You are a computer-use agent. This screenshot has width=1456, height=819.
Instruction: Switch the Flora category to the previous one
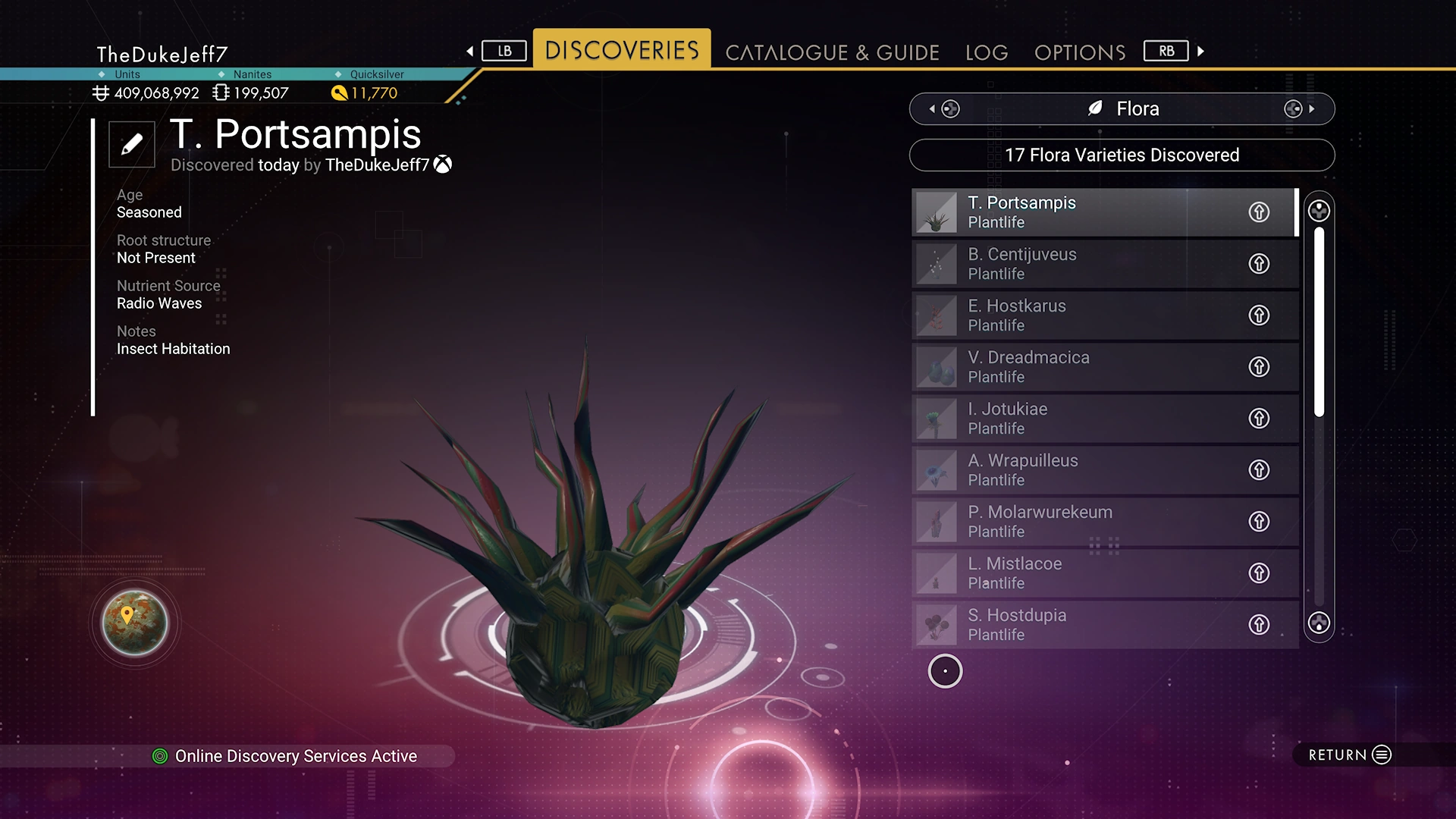[945, 109]
